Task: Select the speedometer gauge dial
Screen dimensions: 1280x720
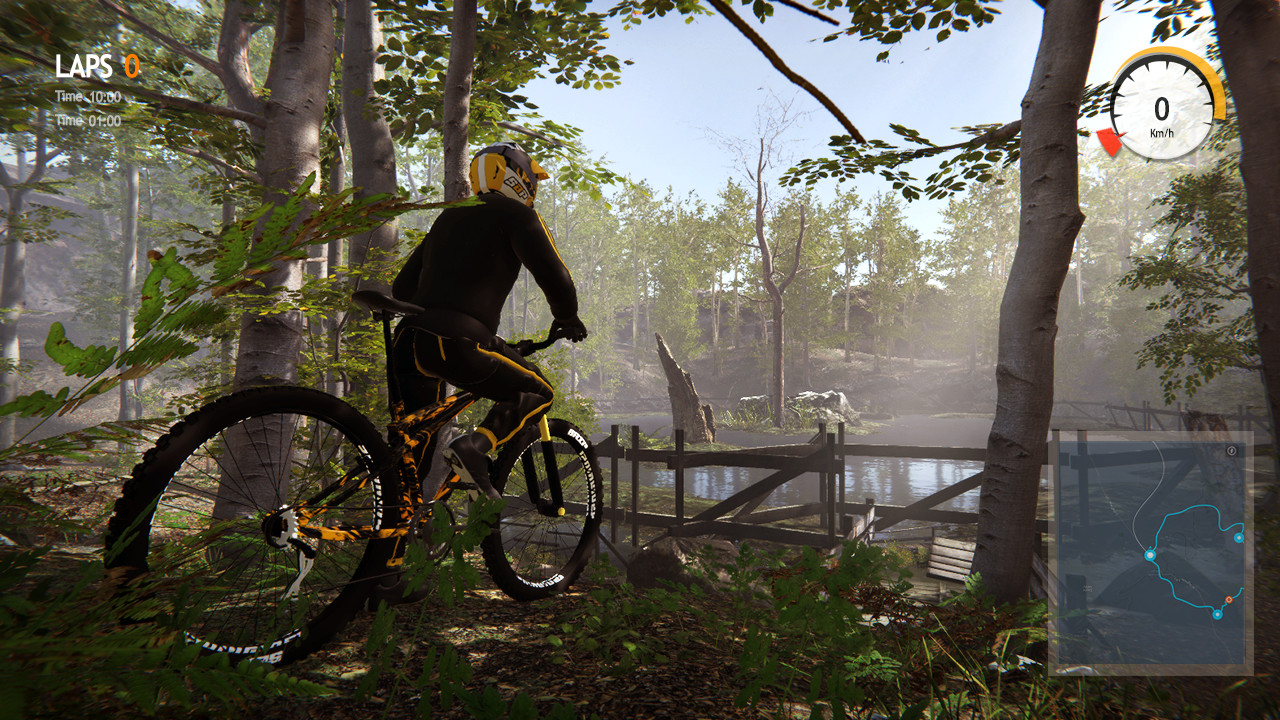Action: coord(1162,103)
